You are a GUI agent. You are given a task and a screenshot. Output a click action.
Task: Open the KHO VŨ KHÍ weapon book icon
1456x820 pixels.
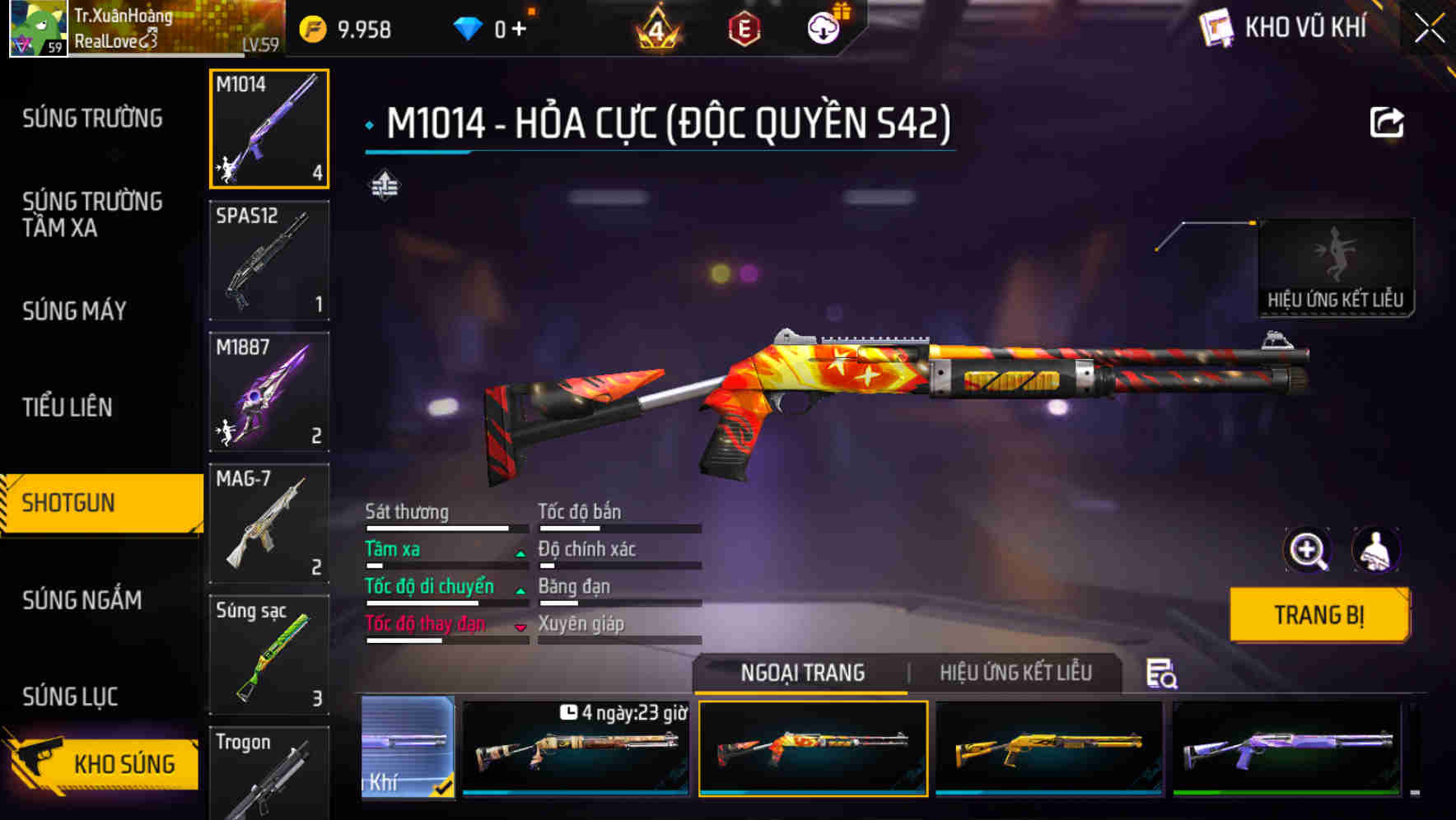(1216, 27)
